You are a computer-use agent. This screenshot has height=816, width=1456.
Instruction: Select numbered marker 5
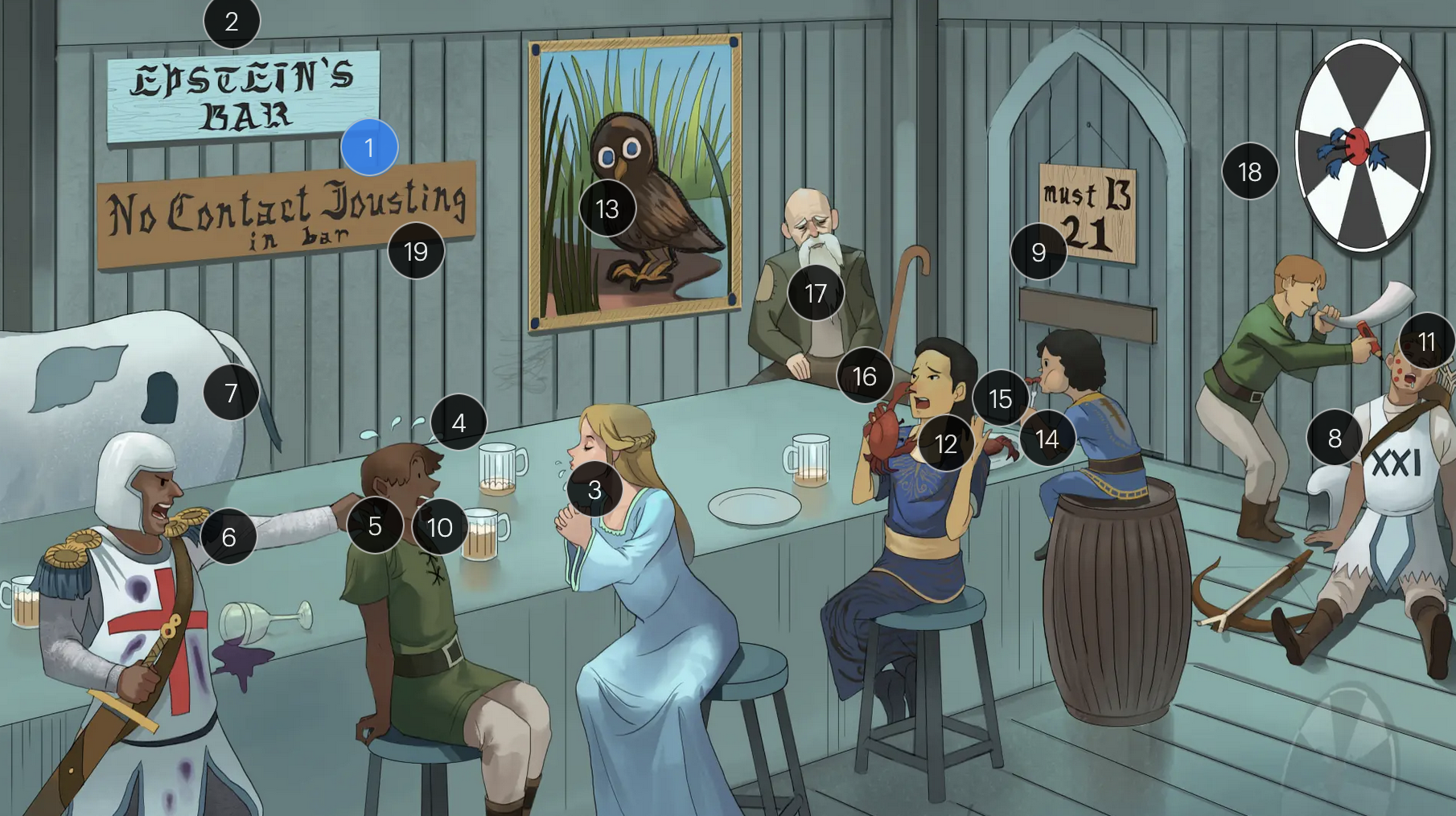[375, 525]
